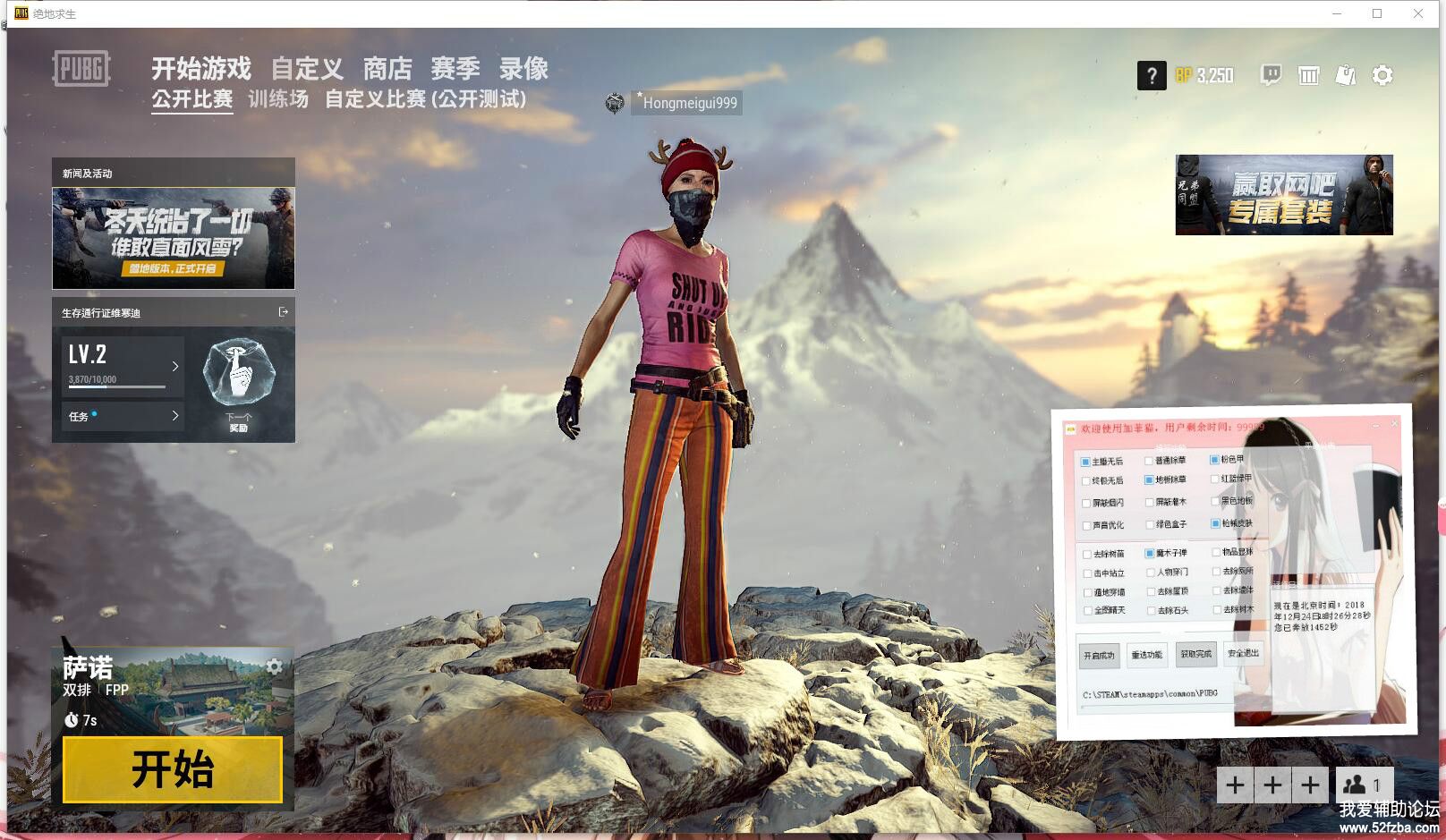Viewport: 1446px width, 840px height.
Task: Click the yellow 开始 start button
Action: [x=173, y=769]
